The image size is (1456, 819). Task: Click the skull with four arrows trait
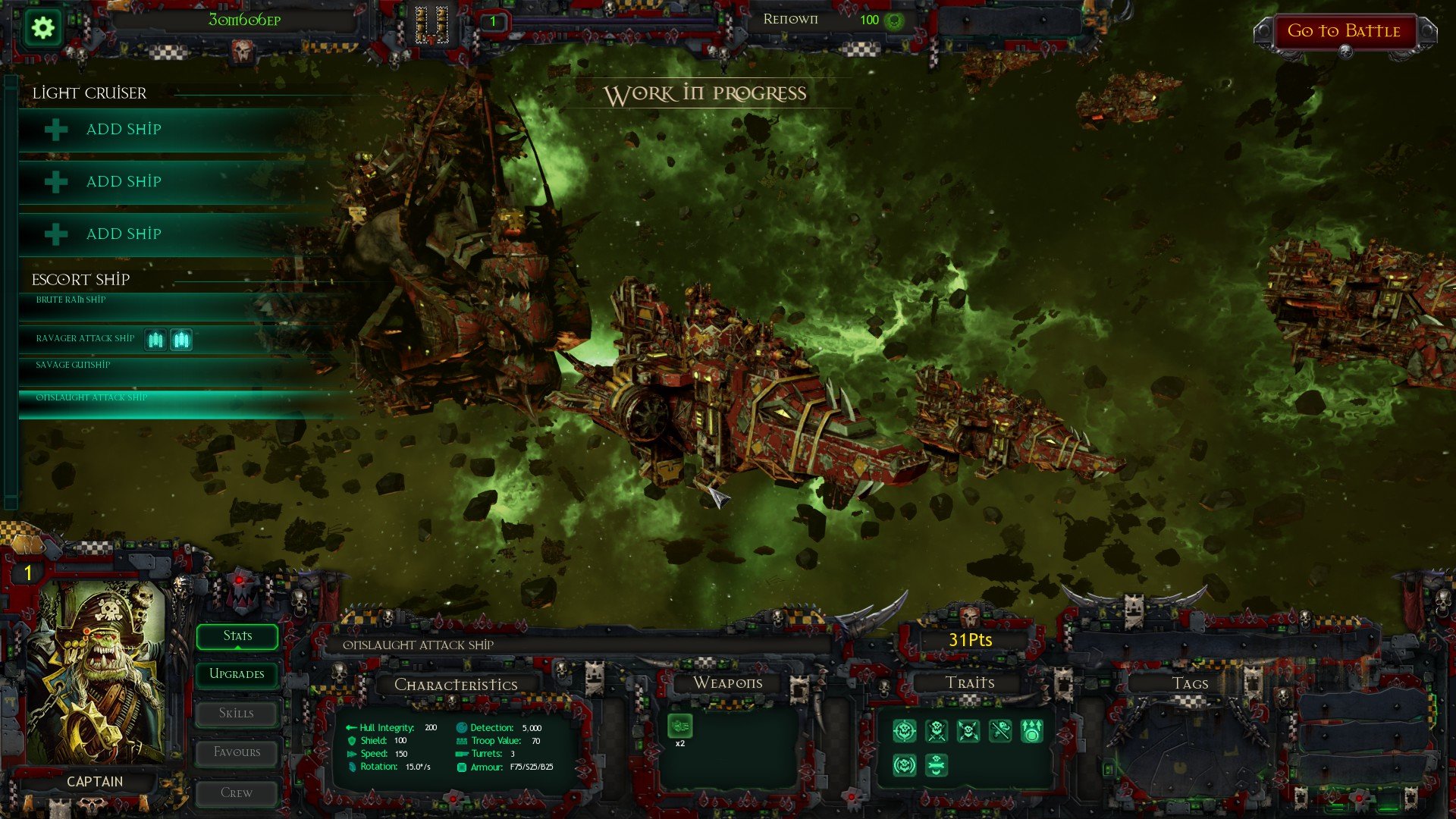tap(968, 730)
